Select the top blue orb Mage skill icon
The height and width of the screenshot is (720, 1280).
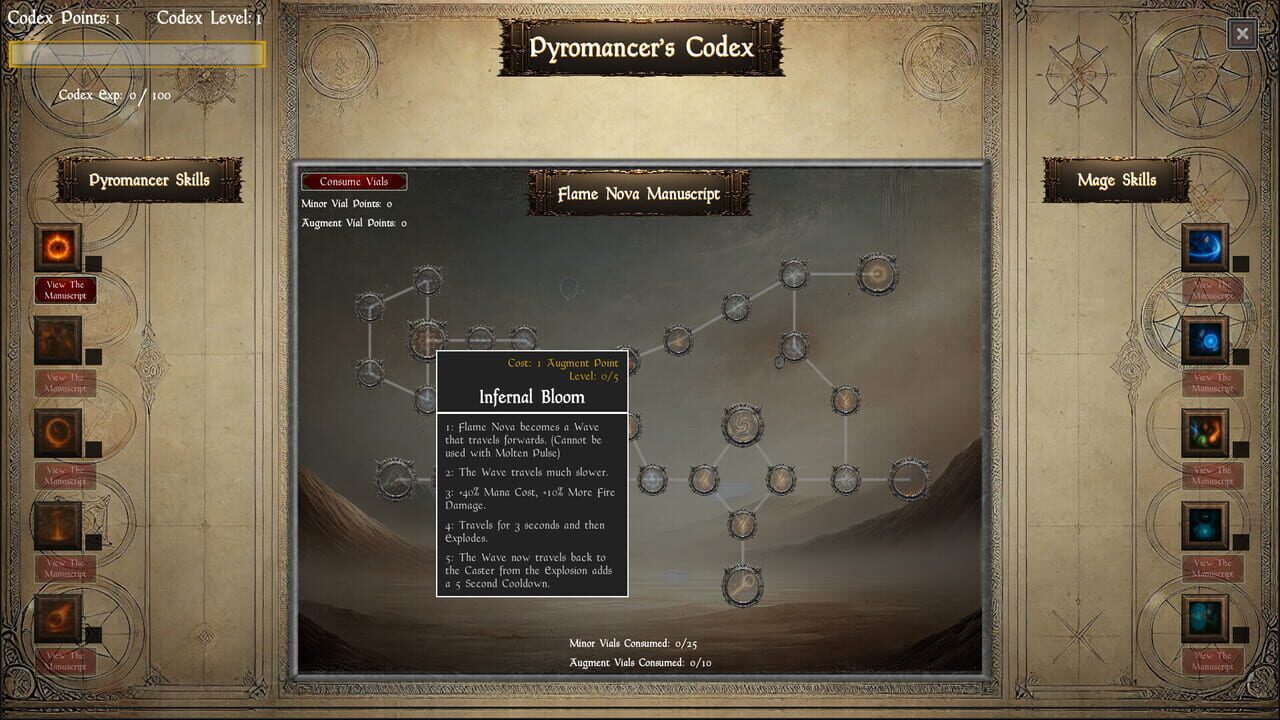pos(1205,246)
